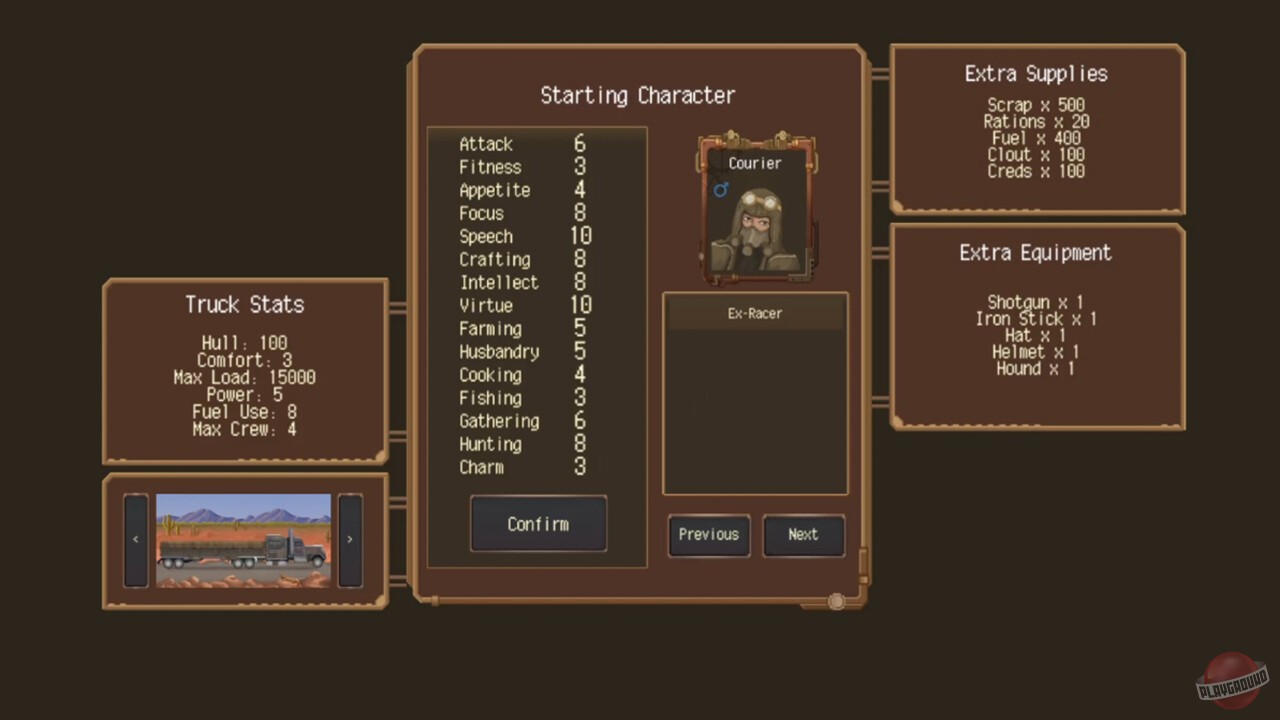The width and height of the screenshot is (1280, 720).
Task: Confirm the starting character selection
Action: click(538, 524)
